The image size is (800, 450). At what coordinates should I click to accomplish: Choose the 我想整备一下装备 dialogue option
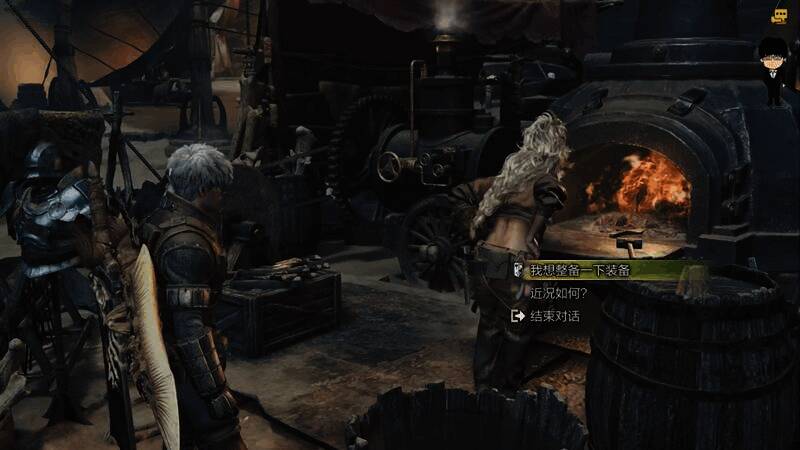(580, 271)
